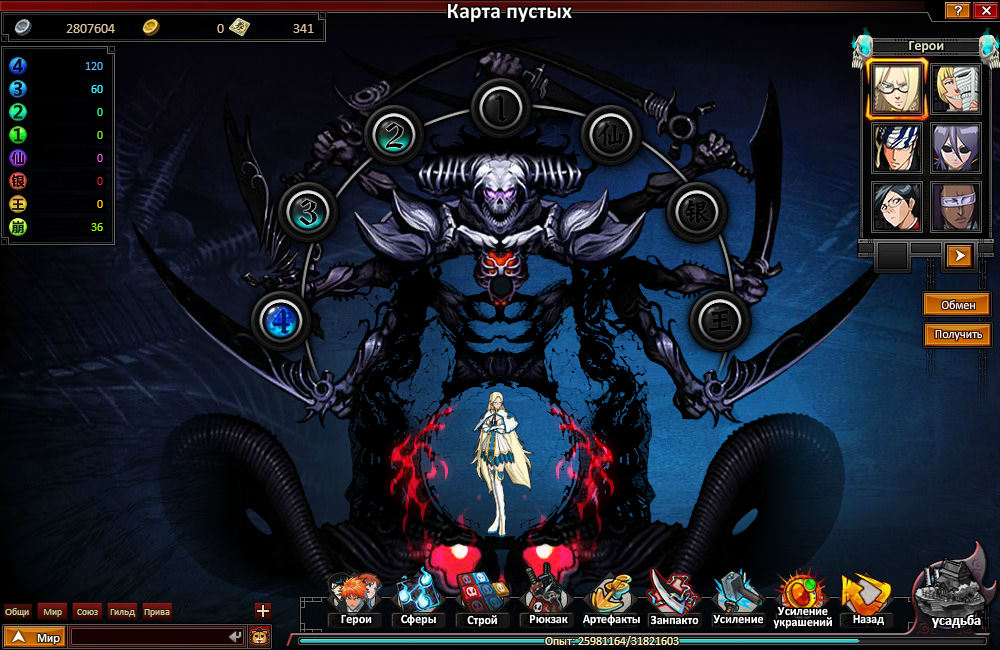
Task: Select the blonde hero with glasses portrait
Action: tap(896, 88)
